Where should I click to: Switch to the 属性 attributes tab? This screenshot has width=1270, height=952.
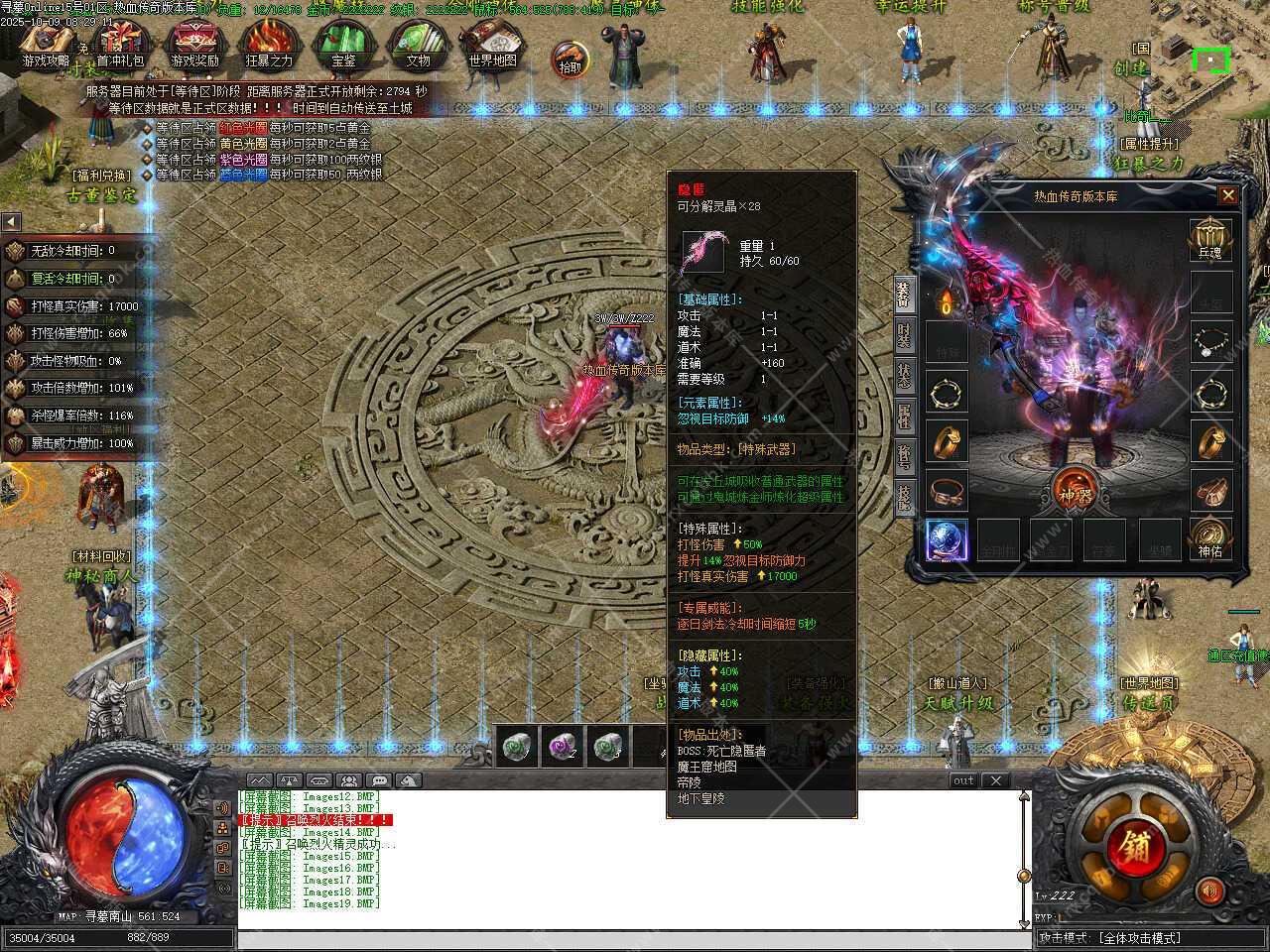tap(904, 416)
